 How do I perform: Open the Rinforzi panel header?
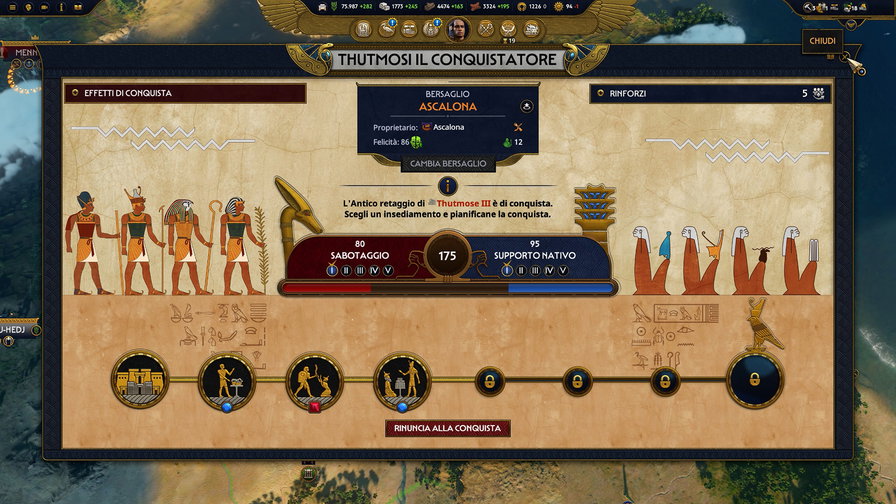coord(711,93)
